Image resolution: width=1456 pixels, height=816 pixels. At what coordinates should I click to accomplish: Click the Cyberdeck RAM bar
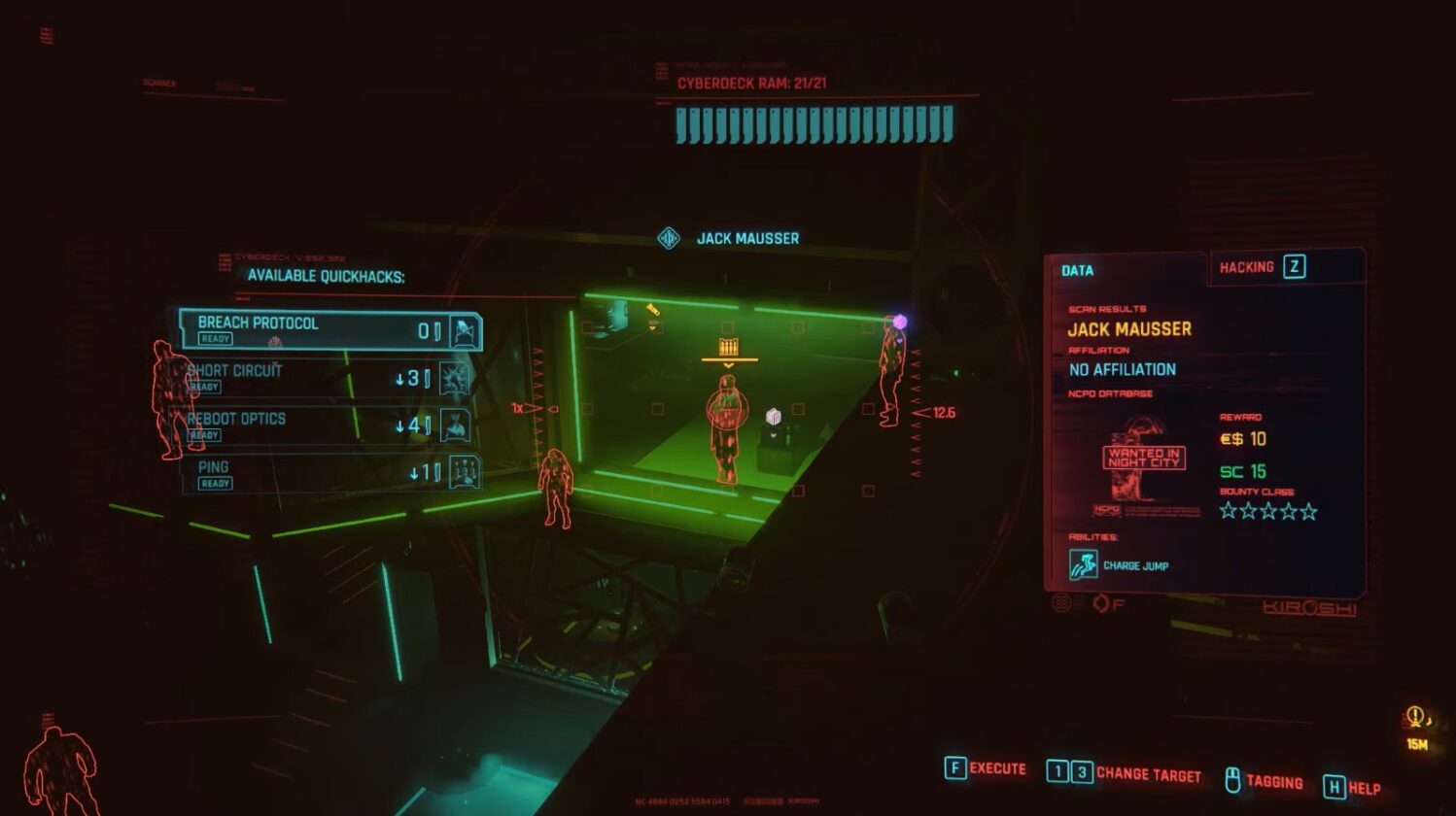[809, 123]
